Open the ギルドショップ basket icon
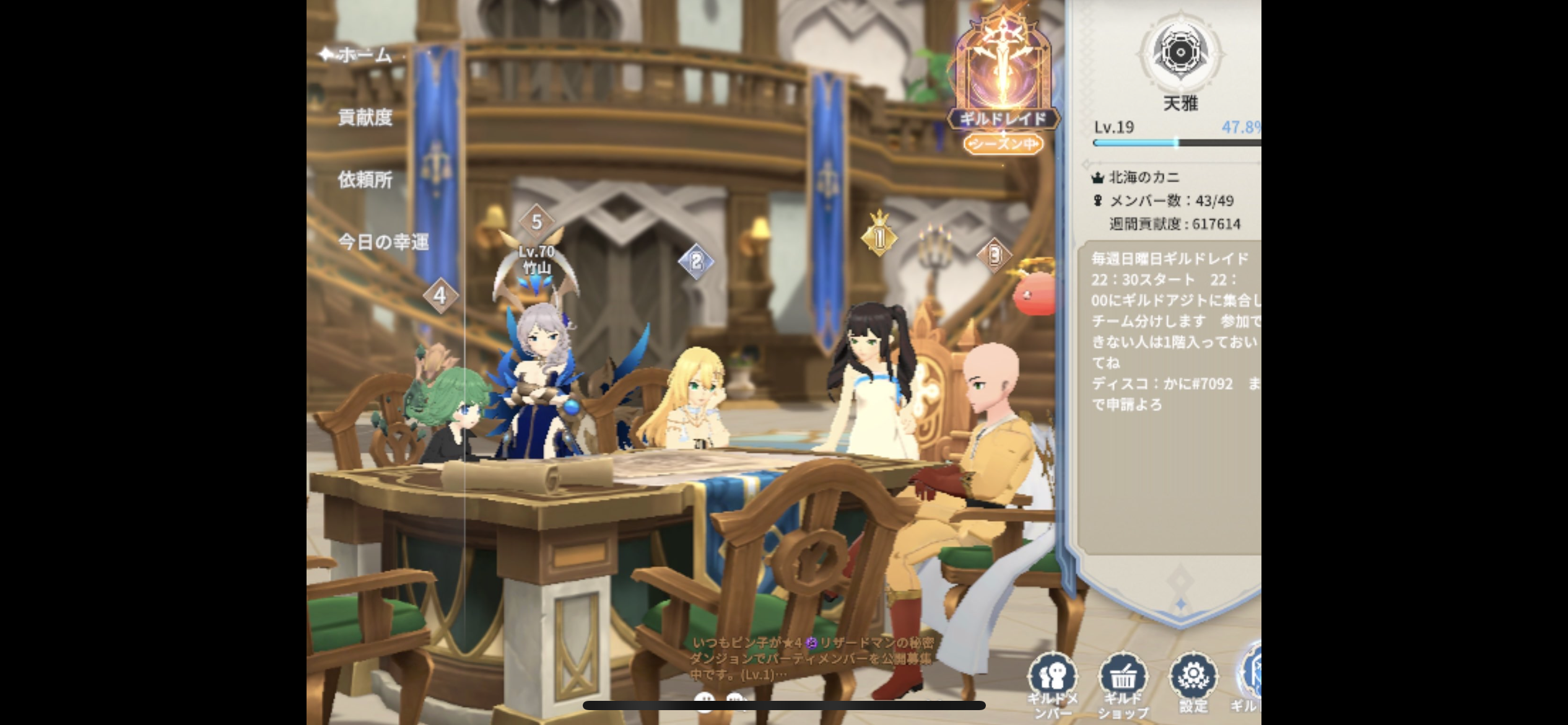The image size is (1568, 725). coord(1123,682)
